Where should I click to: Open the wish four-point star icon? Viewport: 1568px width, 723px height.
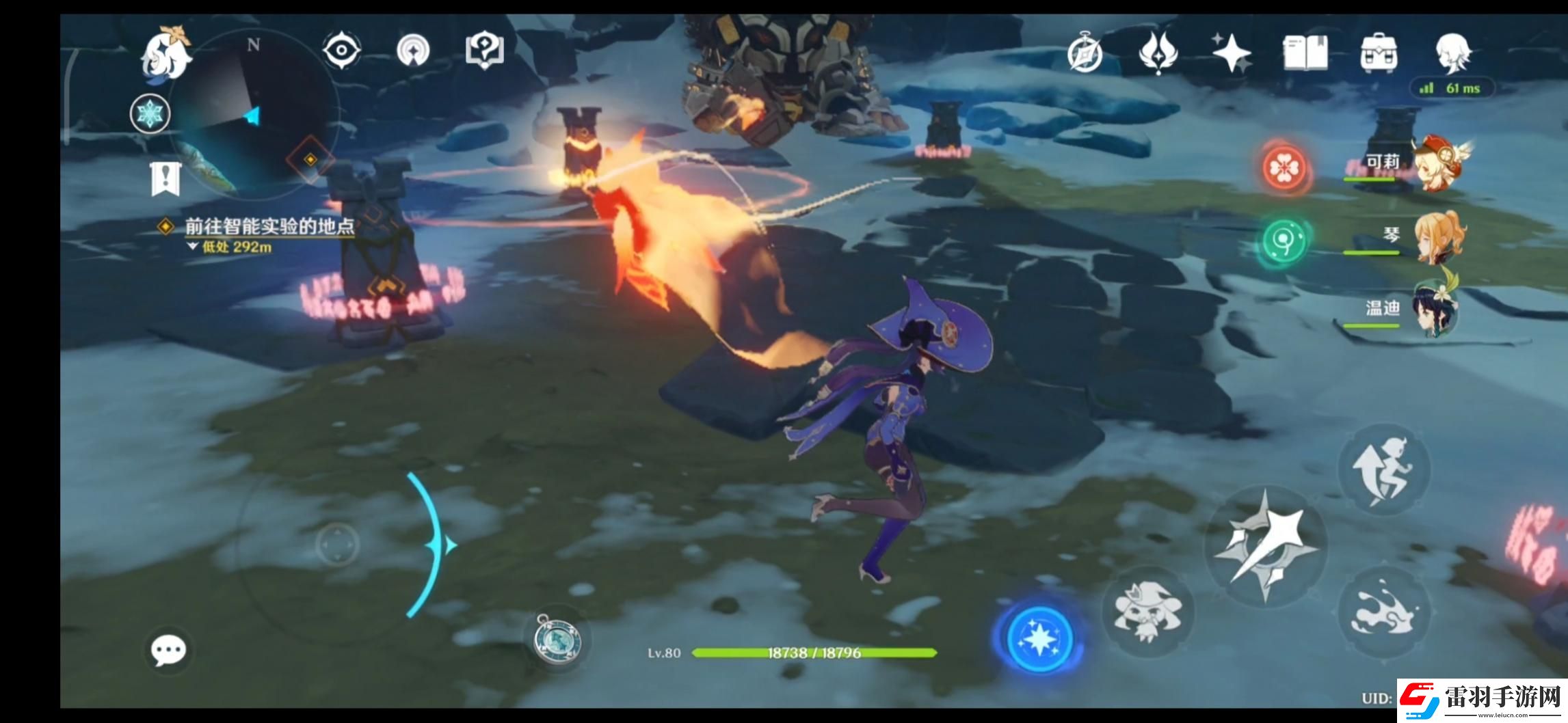(x=1232, y=53)
